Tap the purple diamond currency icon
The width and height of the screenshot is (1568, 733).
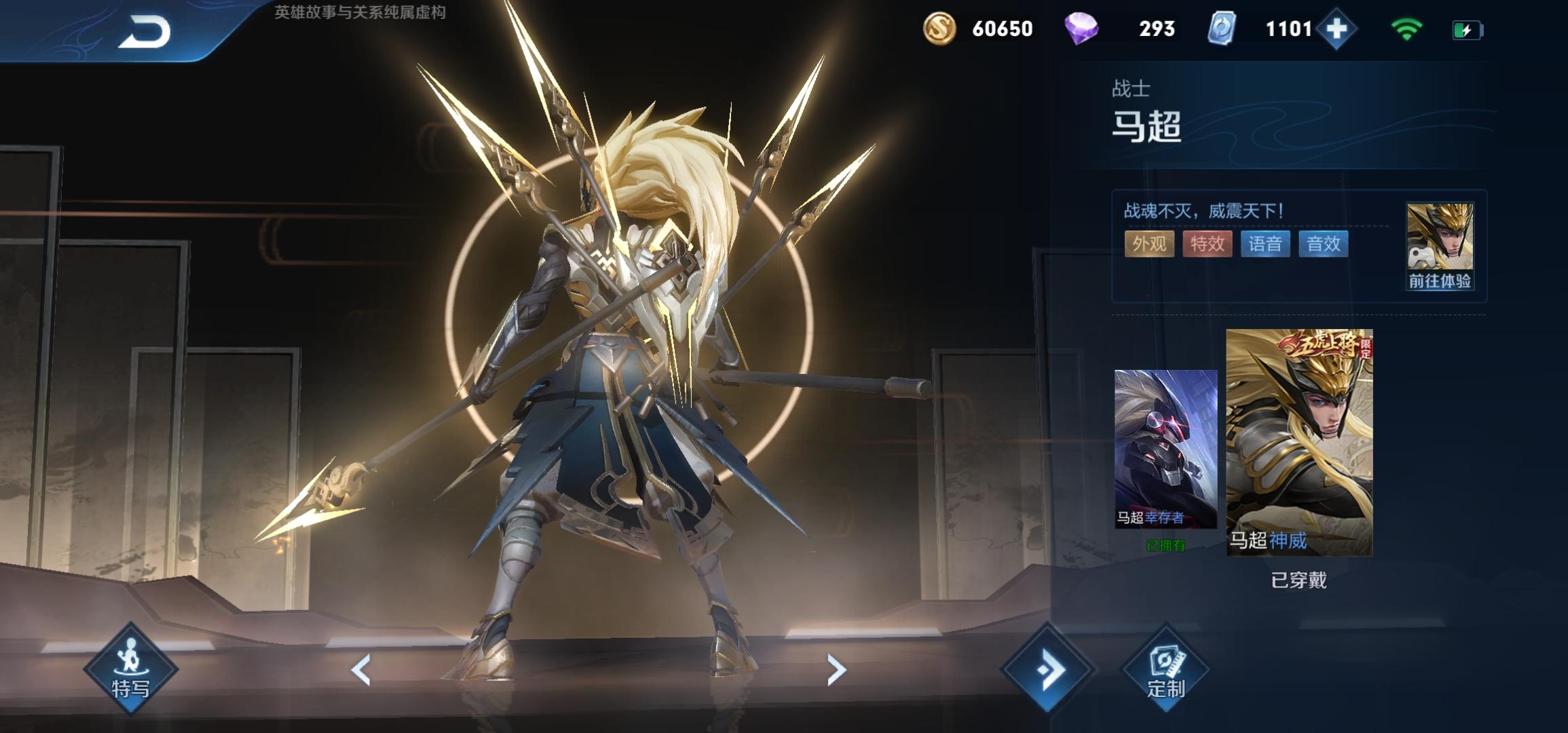coord(1081,29)
